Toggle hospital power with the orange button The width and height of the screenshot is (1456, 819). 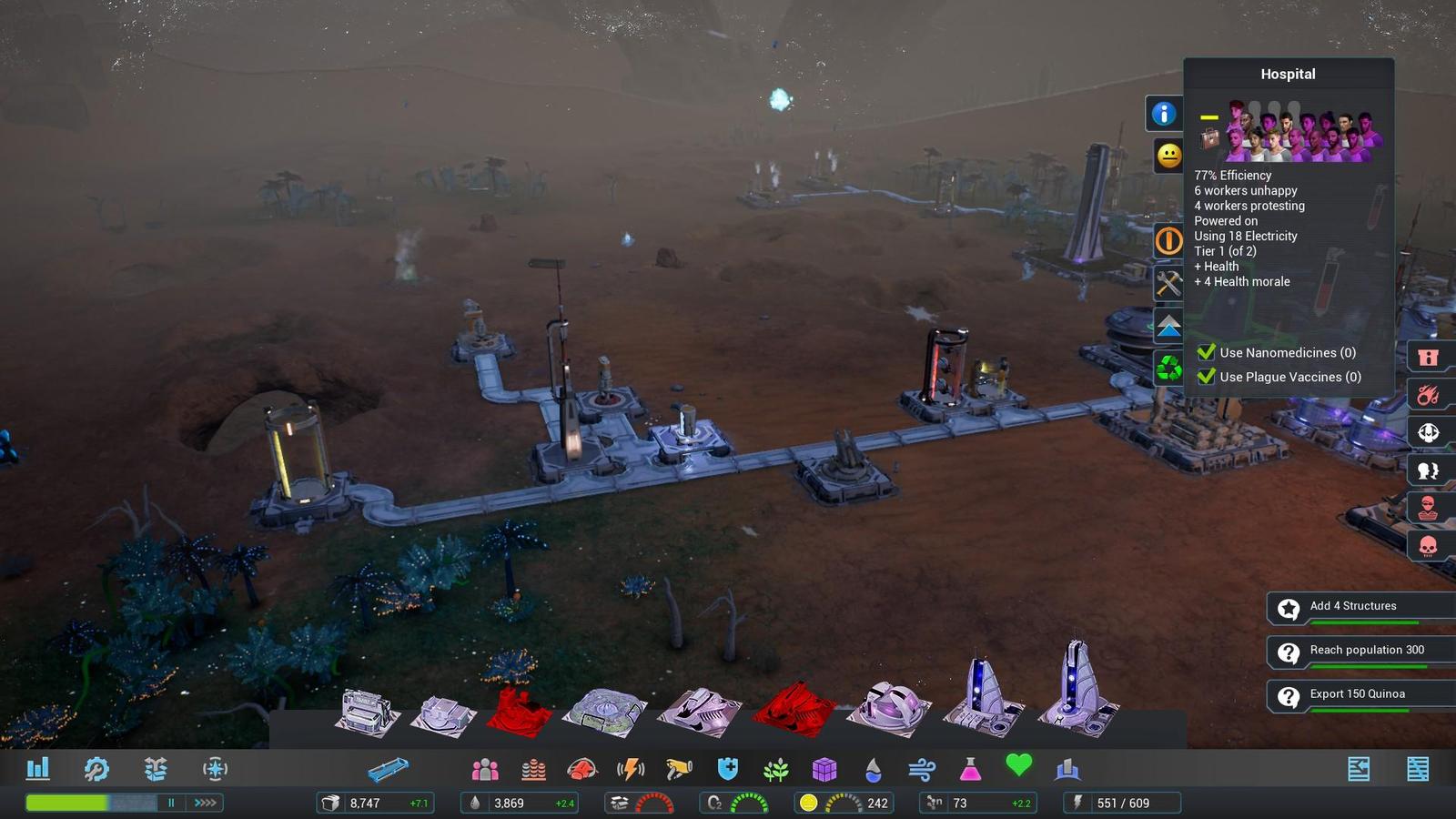(x=1168, y=241)
